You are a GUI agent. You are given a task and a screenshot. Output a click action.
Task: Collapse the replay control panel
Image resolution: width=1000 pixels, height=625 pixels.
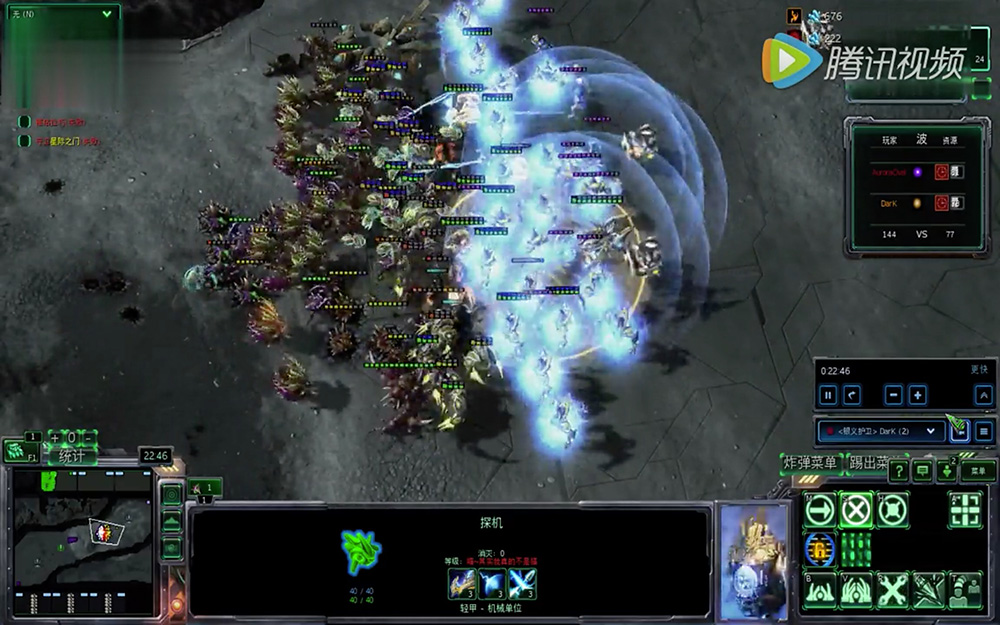983,395
